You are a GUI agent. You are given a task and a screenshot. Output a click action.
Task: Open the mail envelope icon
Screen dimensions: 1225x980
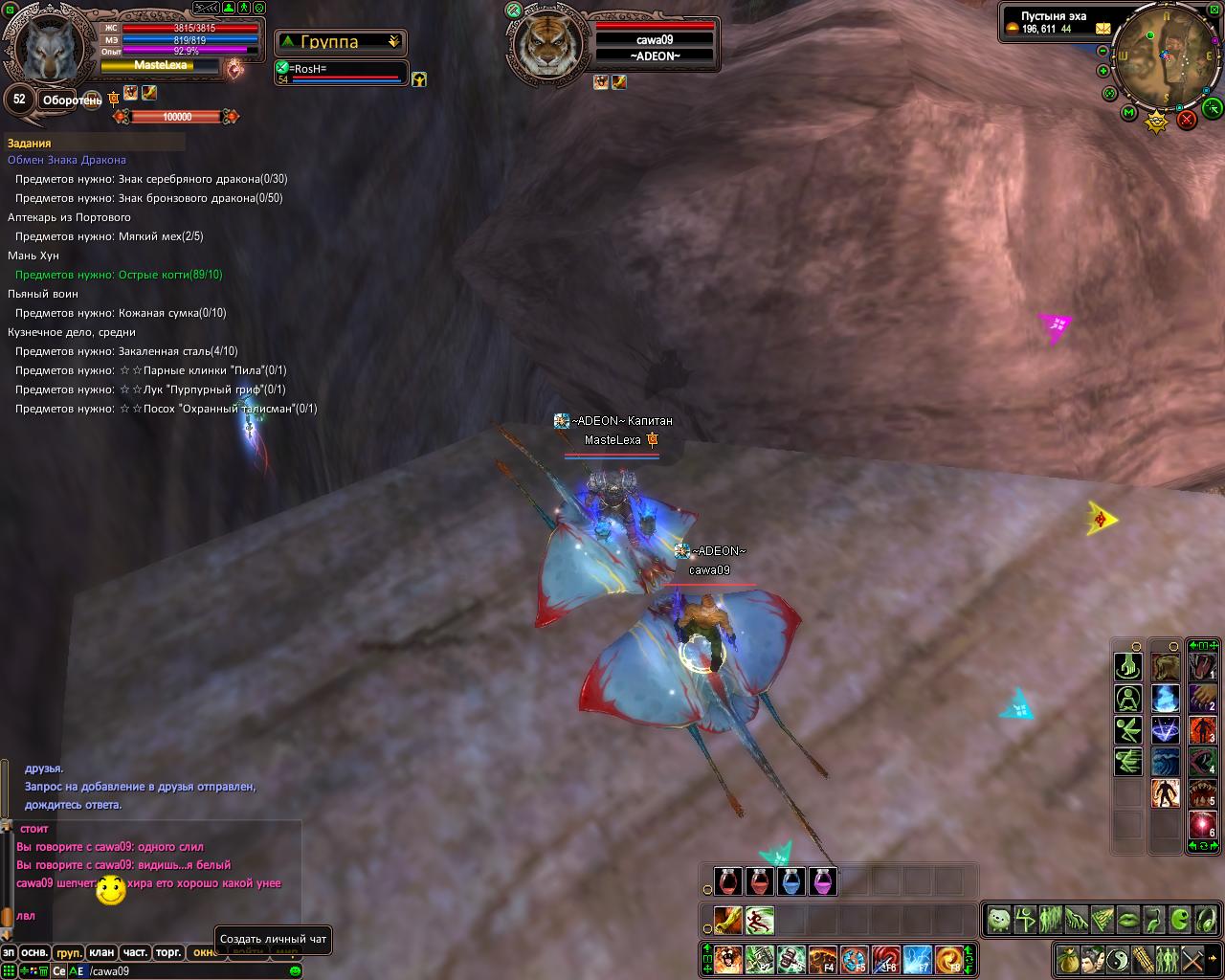pos(1103,29)
